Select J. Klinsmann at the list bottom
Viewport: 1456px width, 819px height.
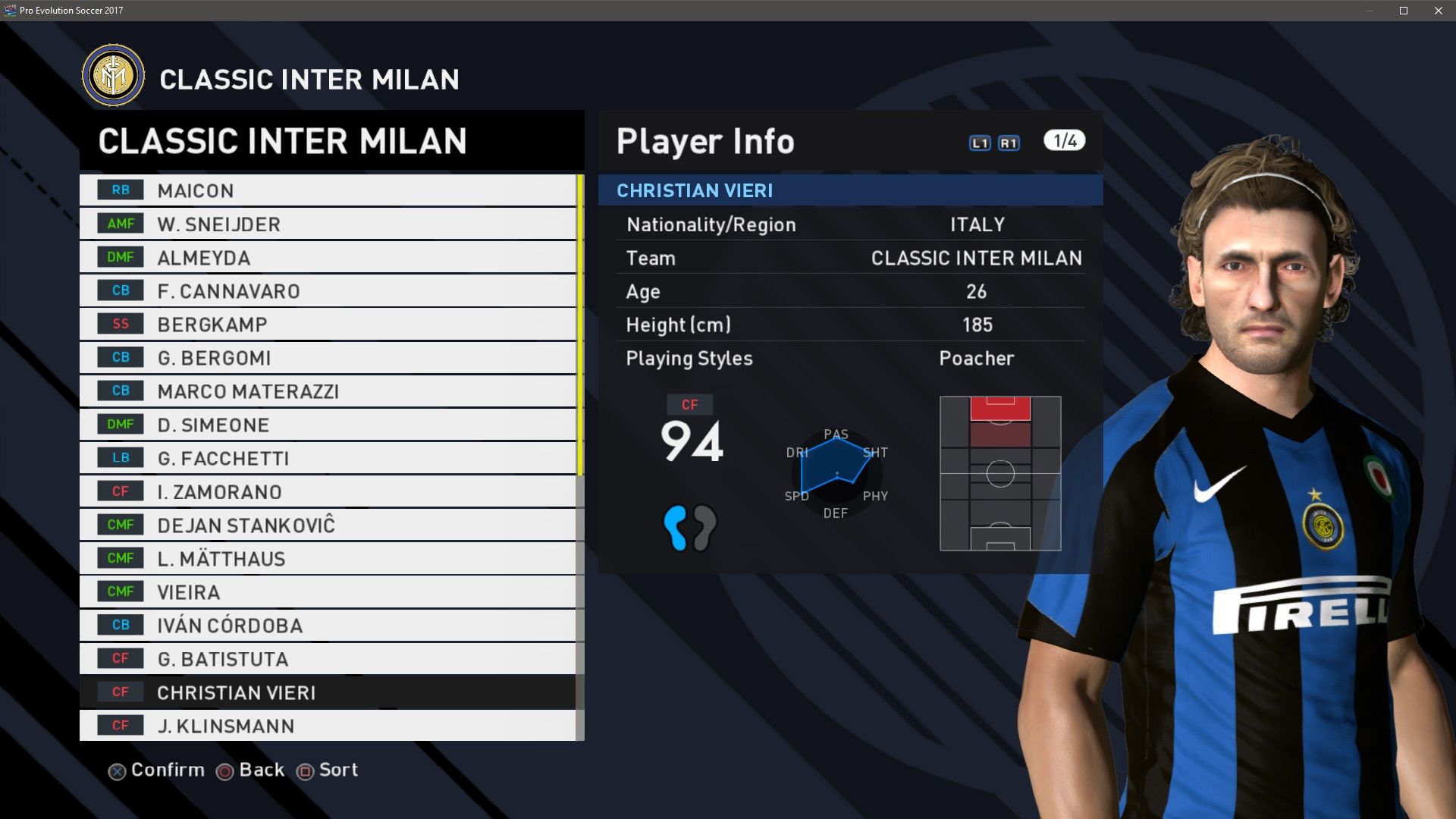(x=328, y=726)
